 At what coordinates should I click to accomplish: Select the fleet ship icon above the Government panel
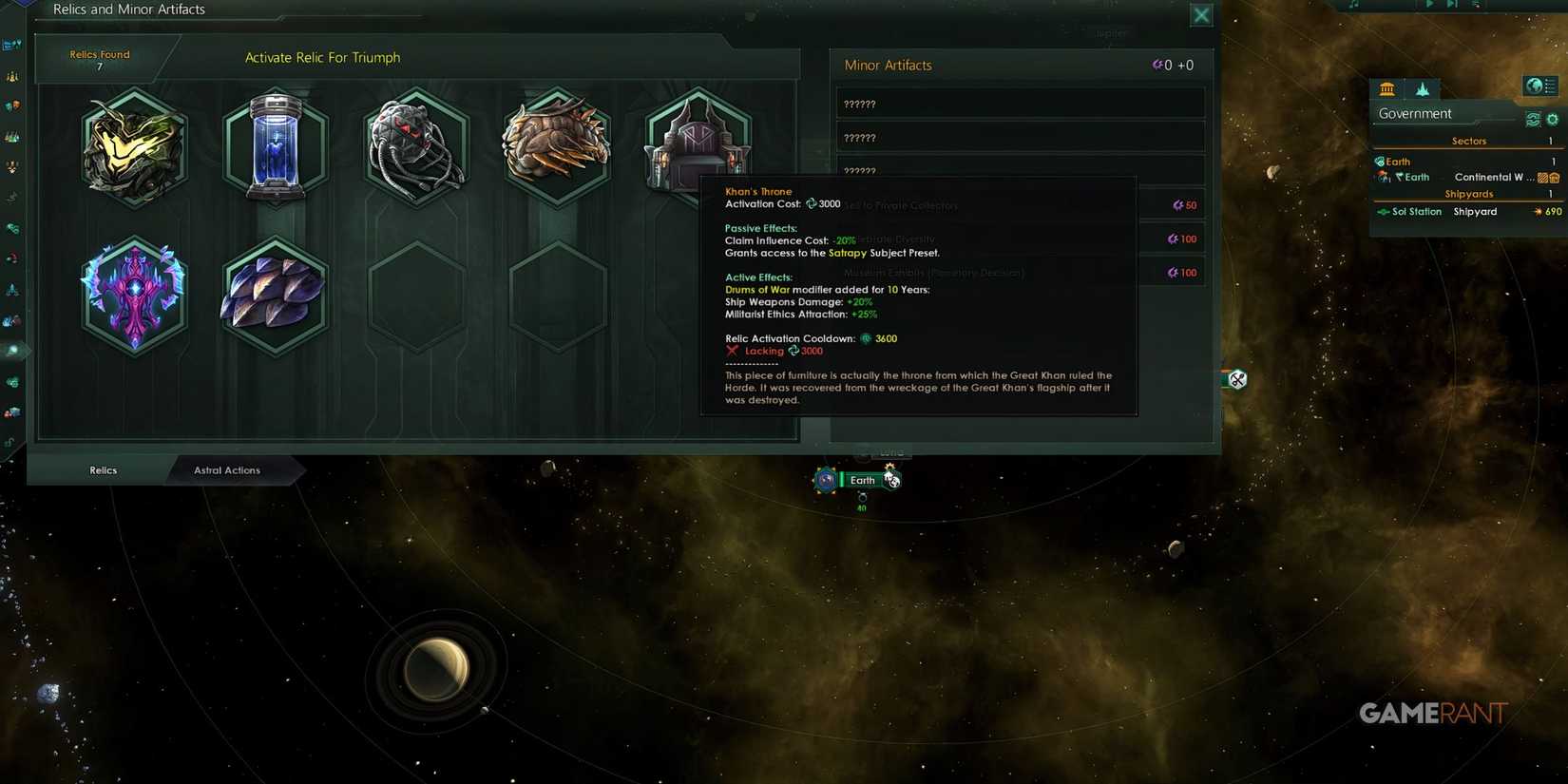1422,88
